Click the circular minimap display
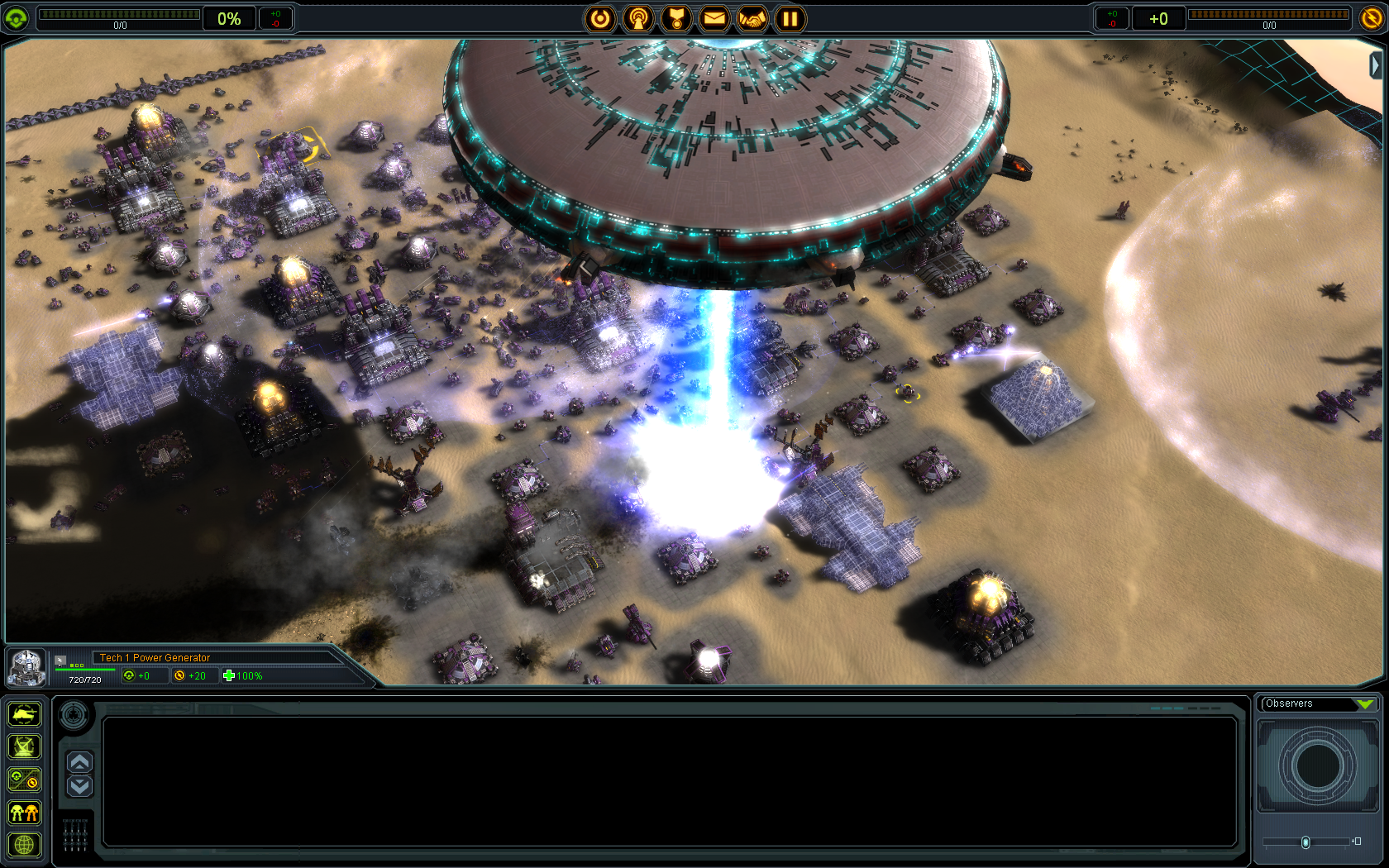The image size is (1389, 868). click(x=1318, y=766)
